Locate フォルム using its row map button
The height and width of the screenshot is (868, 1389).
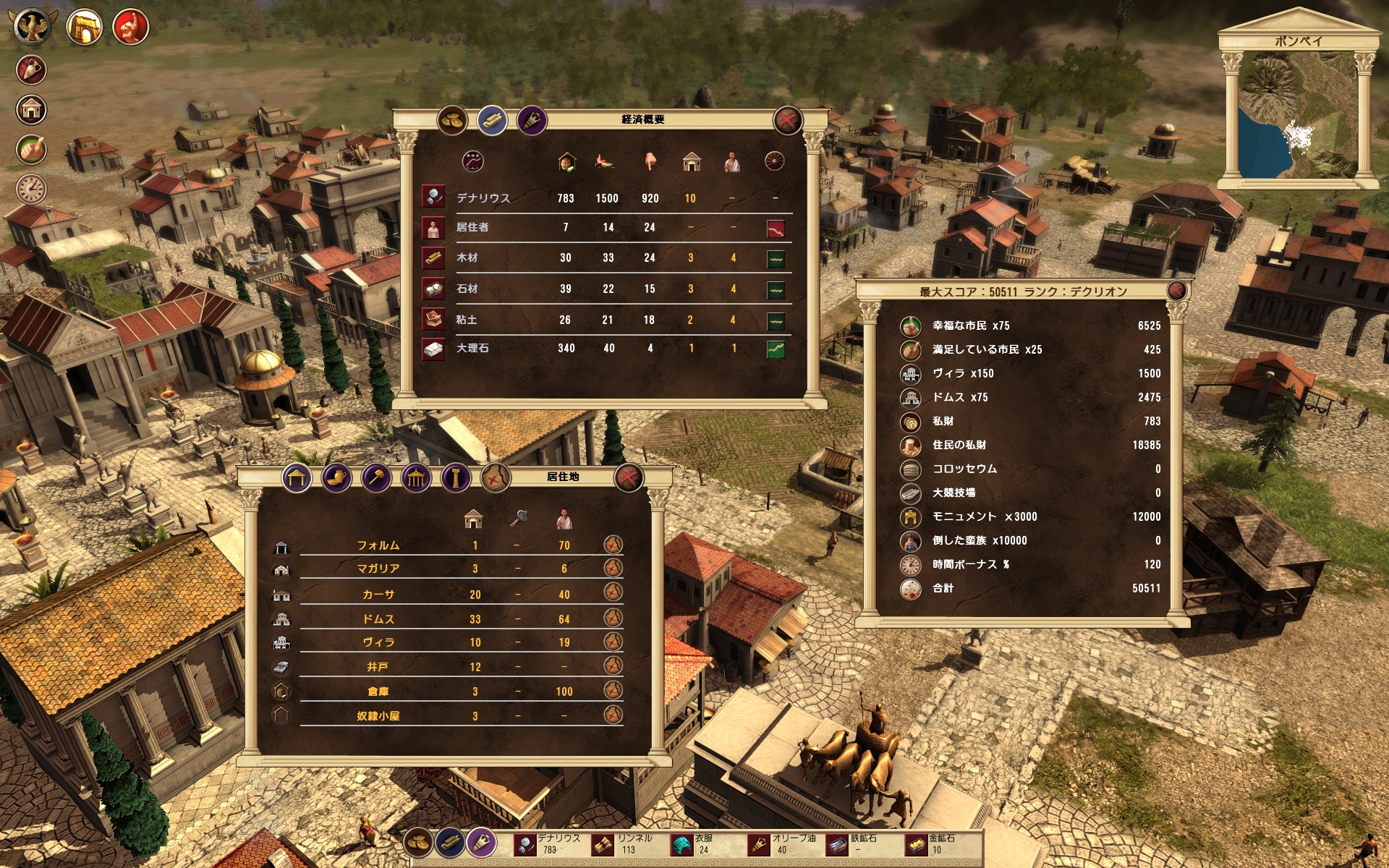[x=613, y=545]
